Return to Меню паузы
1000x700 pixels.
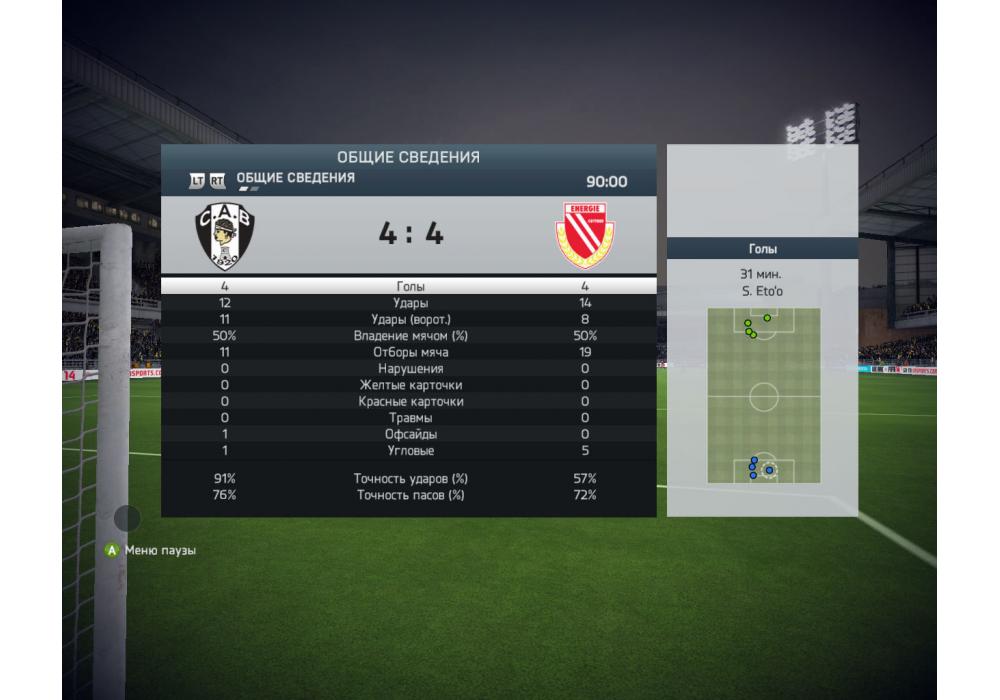pos(152,550)
